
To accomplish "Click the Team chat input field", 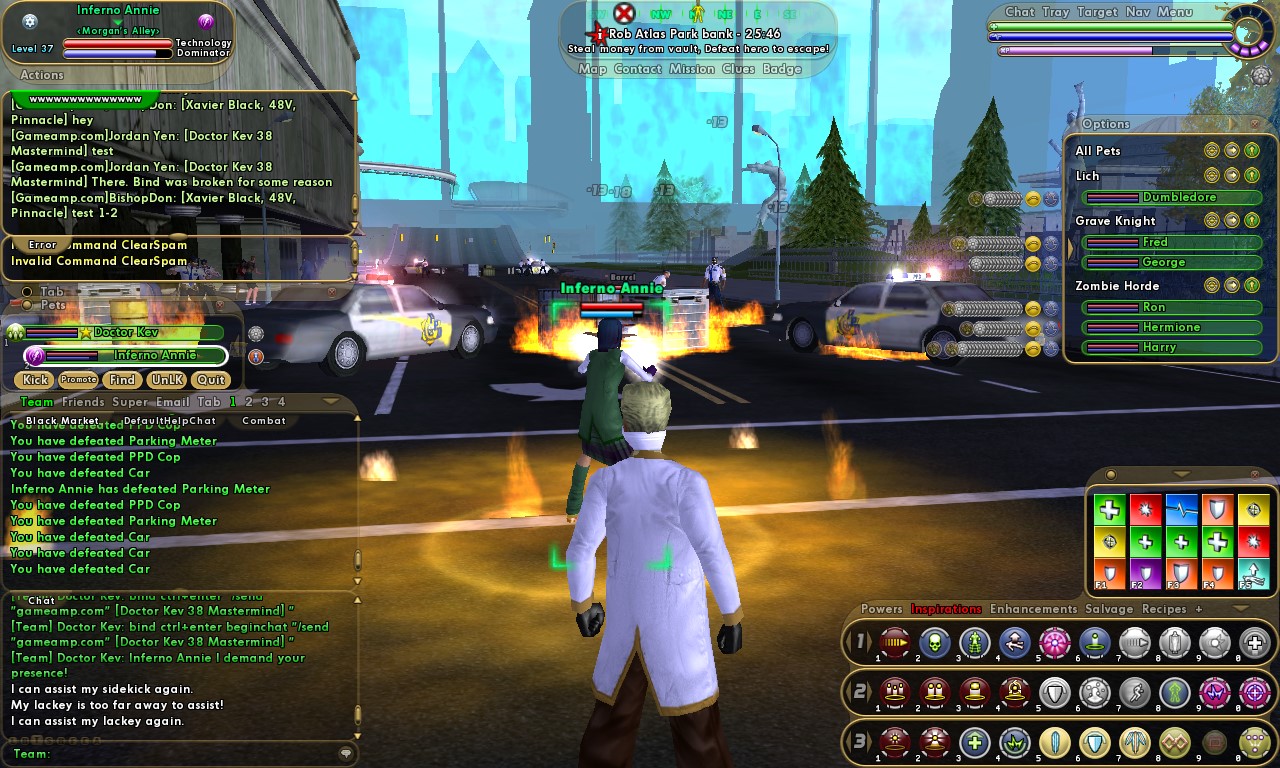I will pyautogui.click(x=190, y=754).
